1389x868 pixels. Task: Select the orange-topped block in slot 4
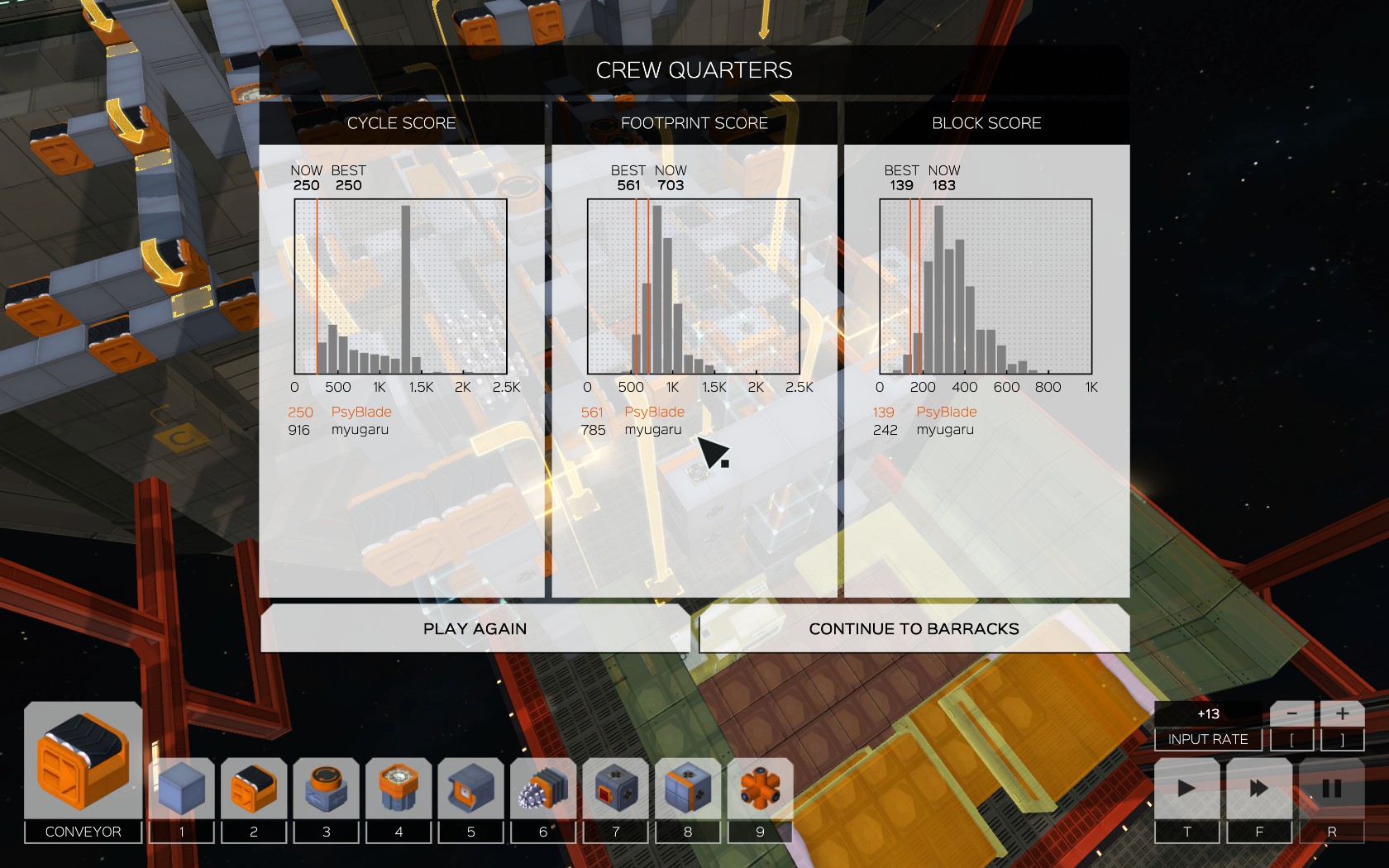point(399,788)
